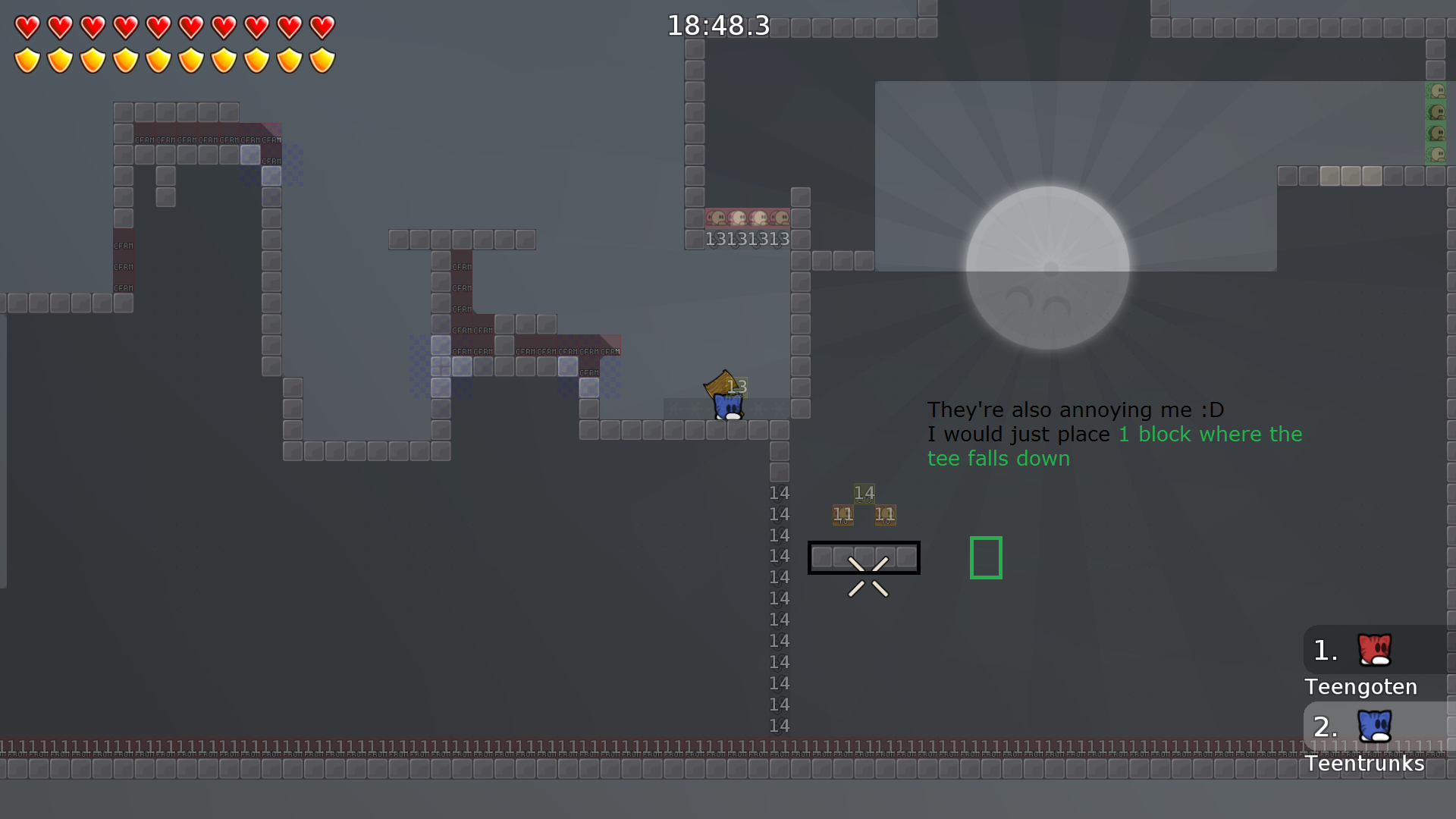The image size is (1456, 819).
Task: Click the 18:48.3 race timer
Action: [717, 25]
